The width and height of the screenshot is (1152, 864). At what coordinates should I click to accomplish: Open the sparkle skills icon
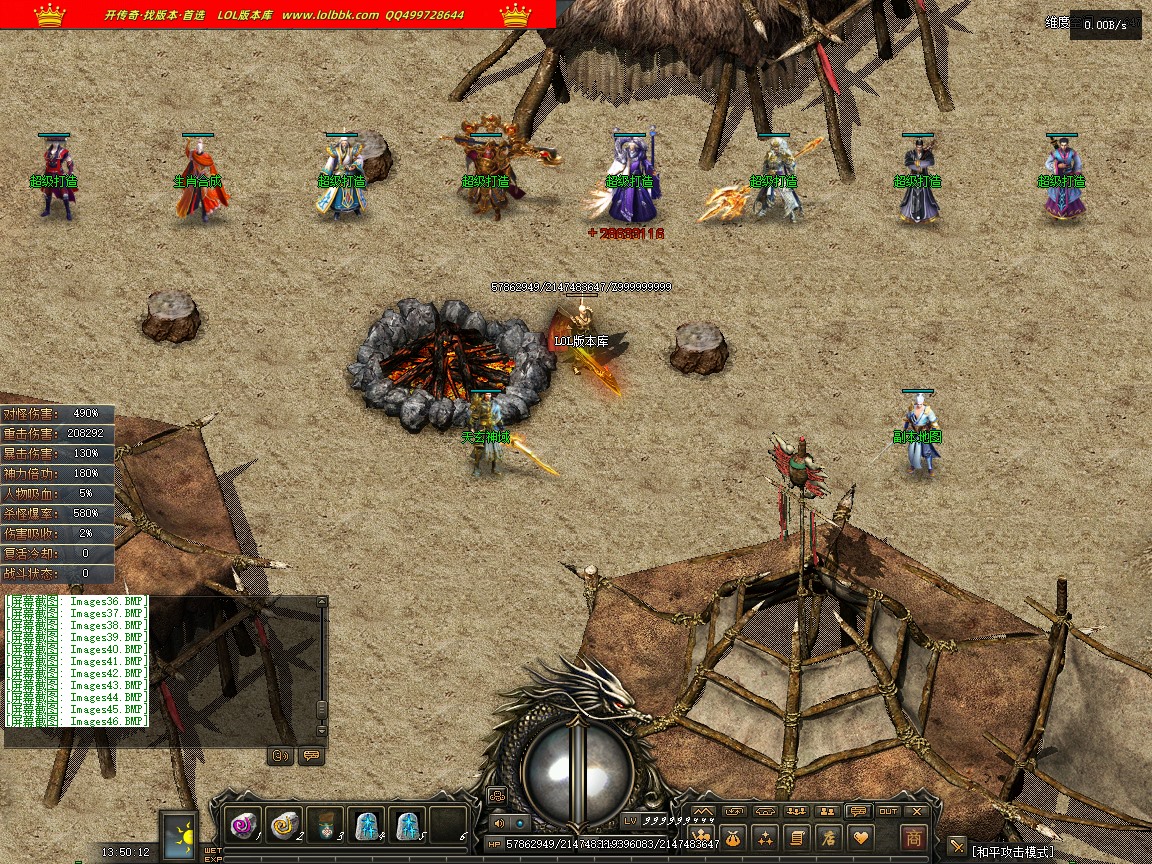(765, 838)
